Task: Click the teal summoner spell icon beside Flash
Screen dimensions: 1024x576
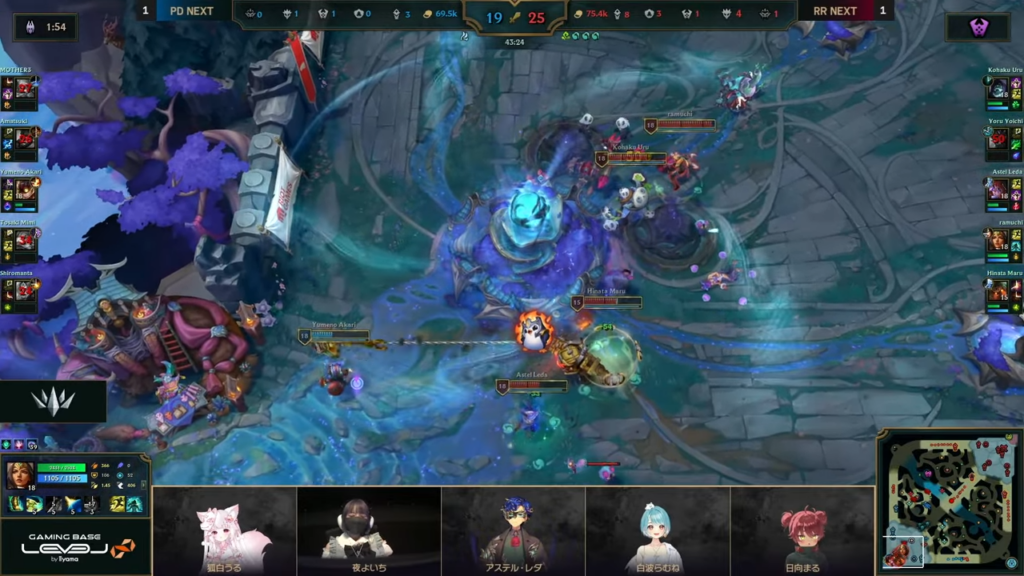Action: (134, 505)
